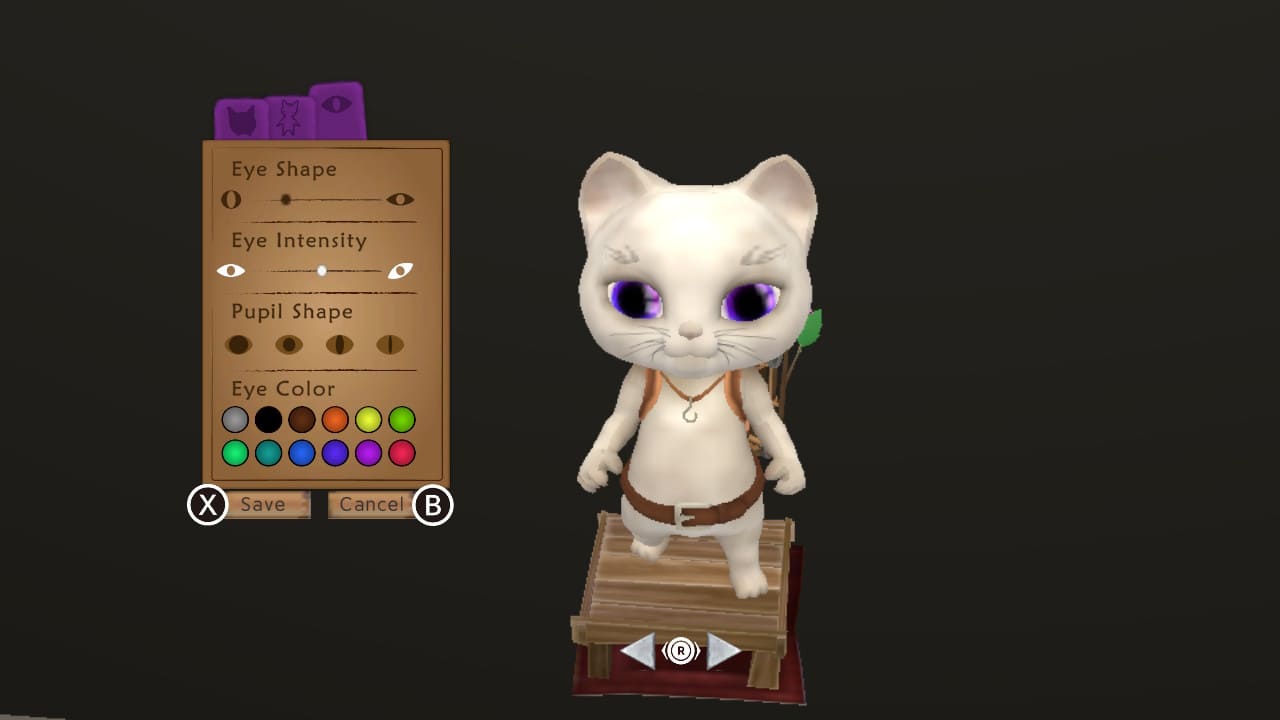Choose the second oval pupil shape

(x=290, y=343)
